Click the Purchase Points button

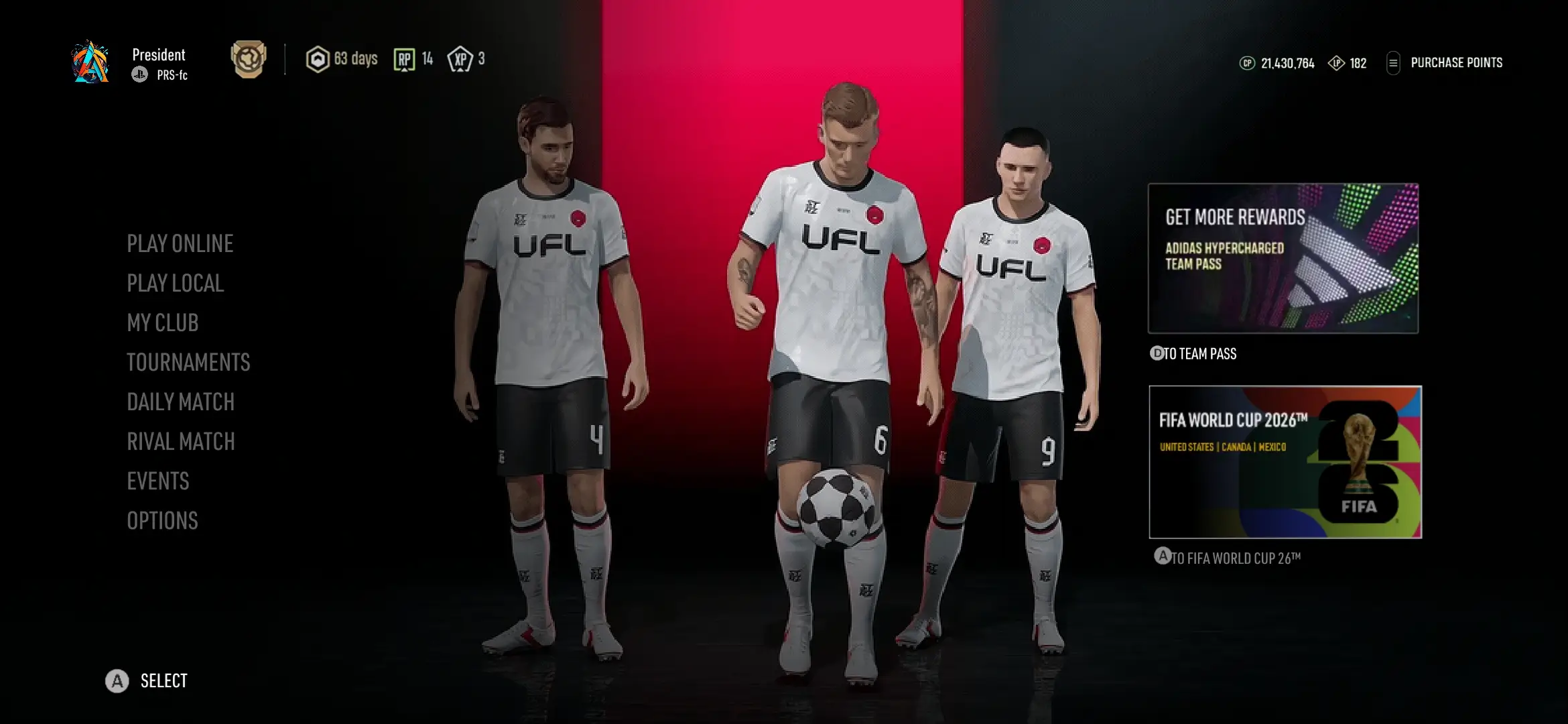click(x=1456, y=63)
